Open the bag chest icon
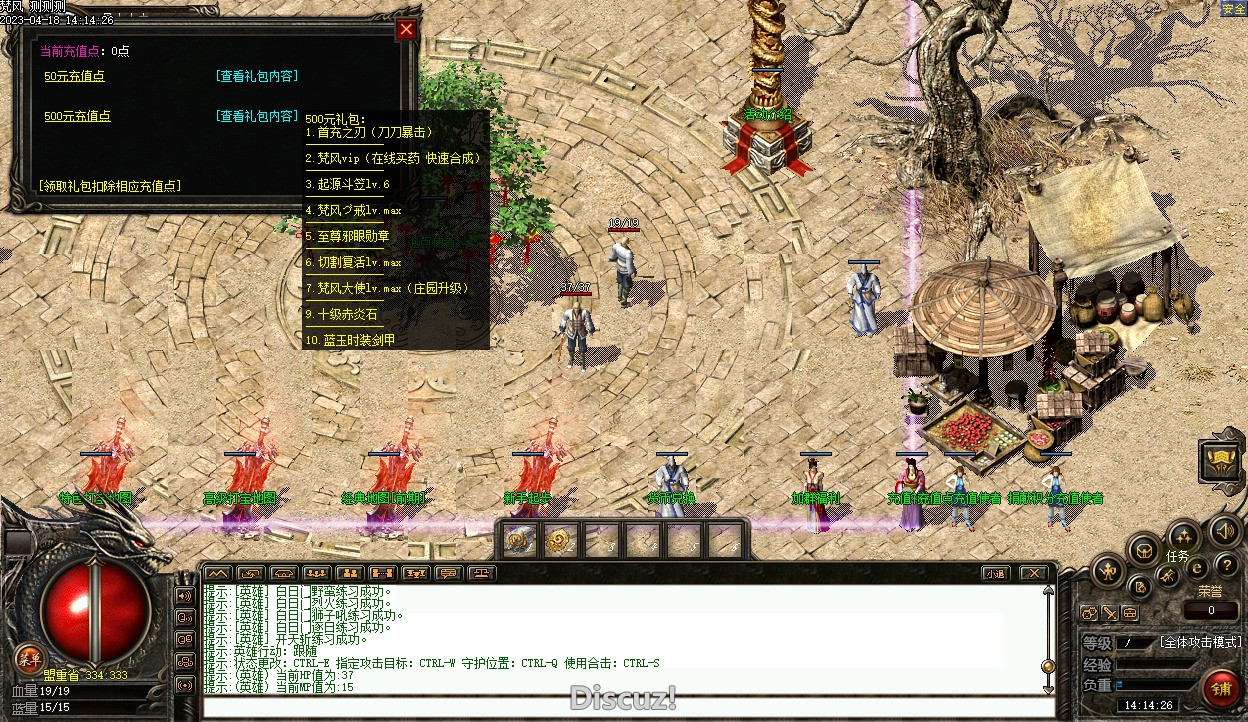The image size is (1248, 722). 1143,549
